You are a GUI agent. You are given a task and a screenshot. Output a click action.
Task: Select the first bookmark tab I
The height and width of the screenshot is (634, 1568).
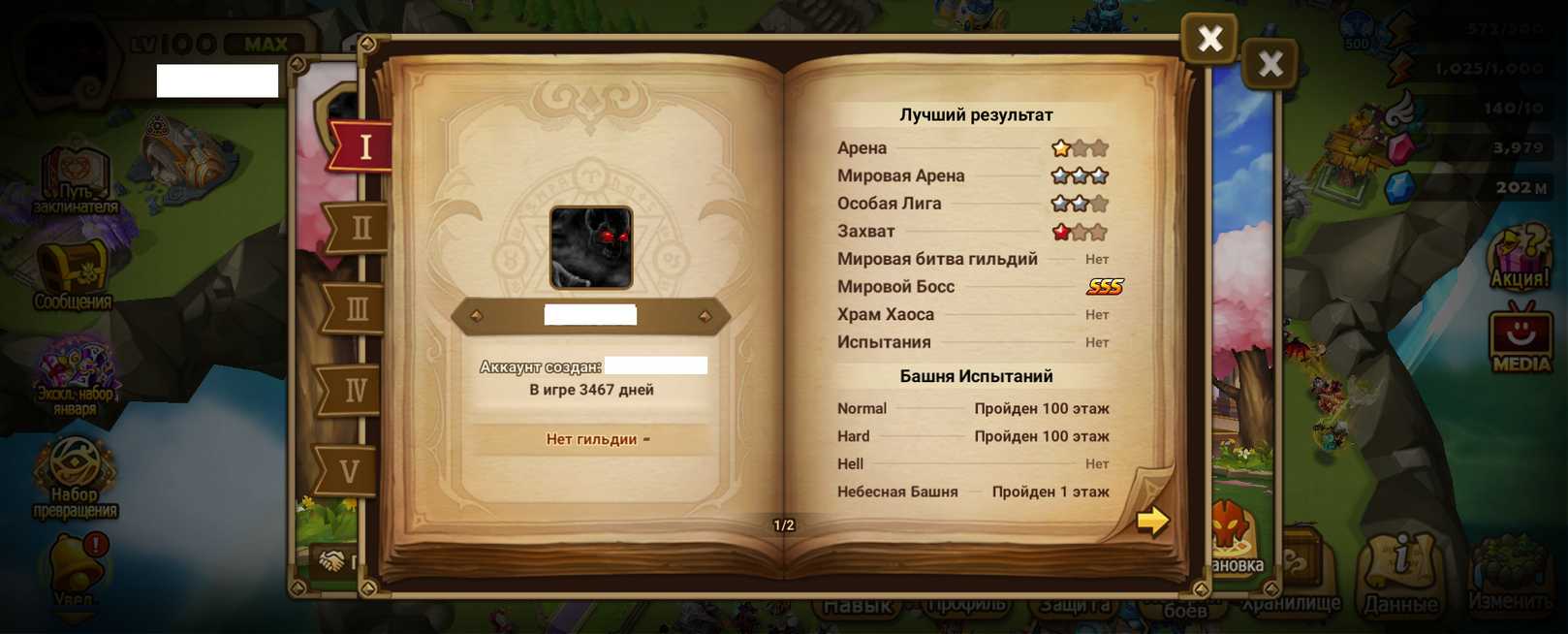click(x=362, y=146)
